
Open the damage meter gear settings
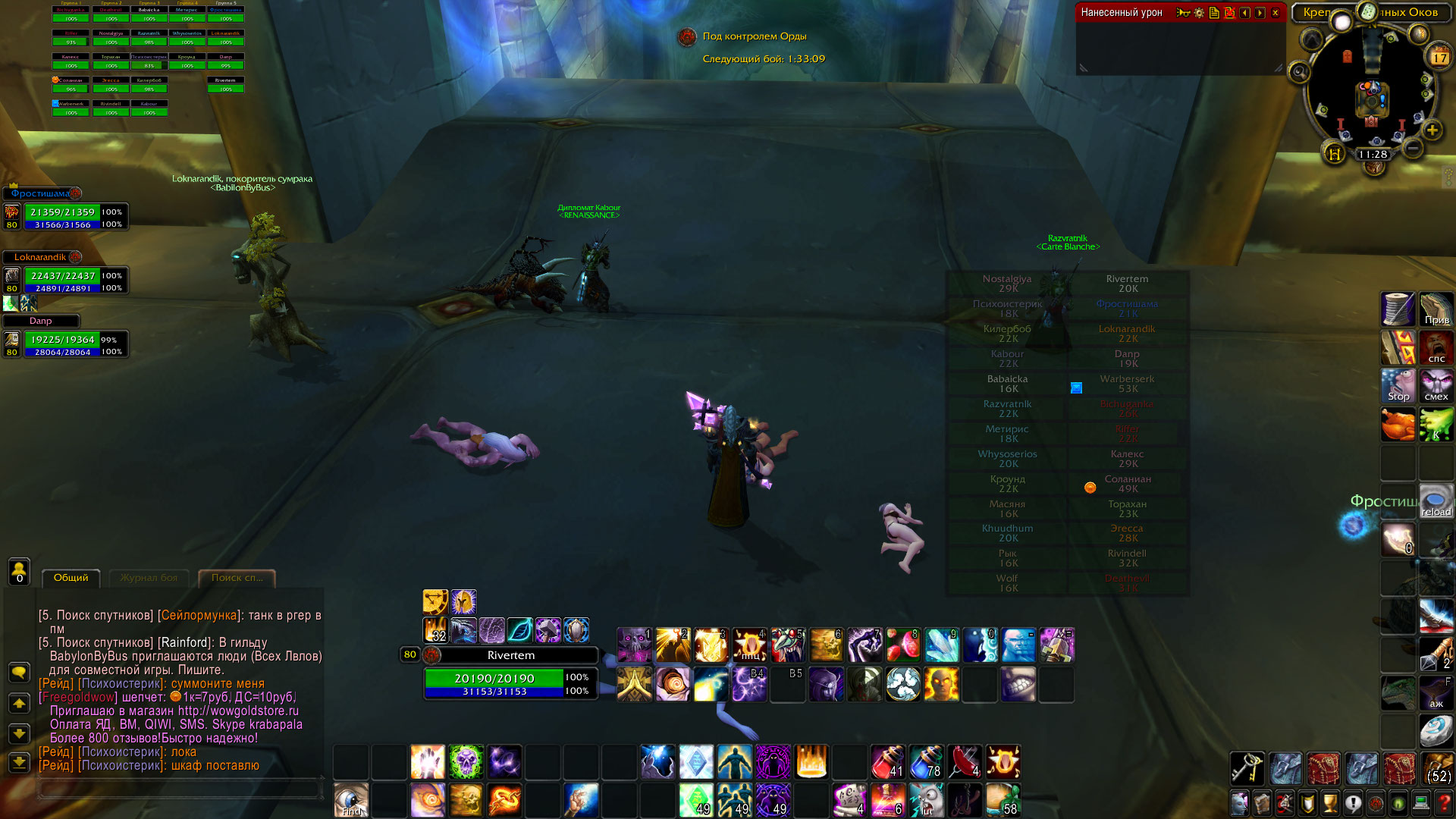[1199, 13]
